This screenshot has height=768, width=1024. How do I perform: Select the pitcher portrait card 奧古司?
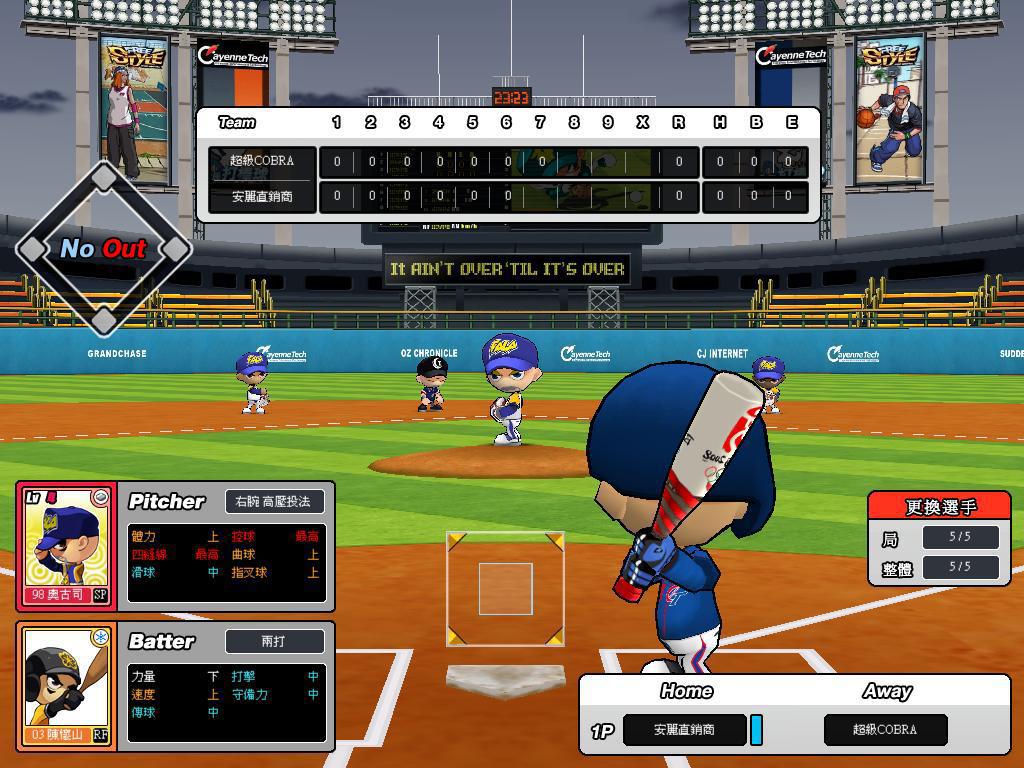point(67,546)
